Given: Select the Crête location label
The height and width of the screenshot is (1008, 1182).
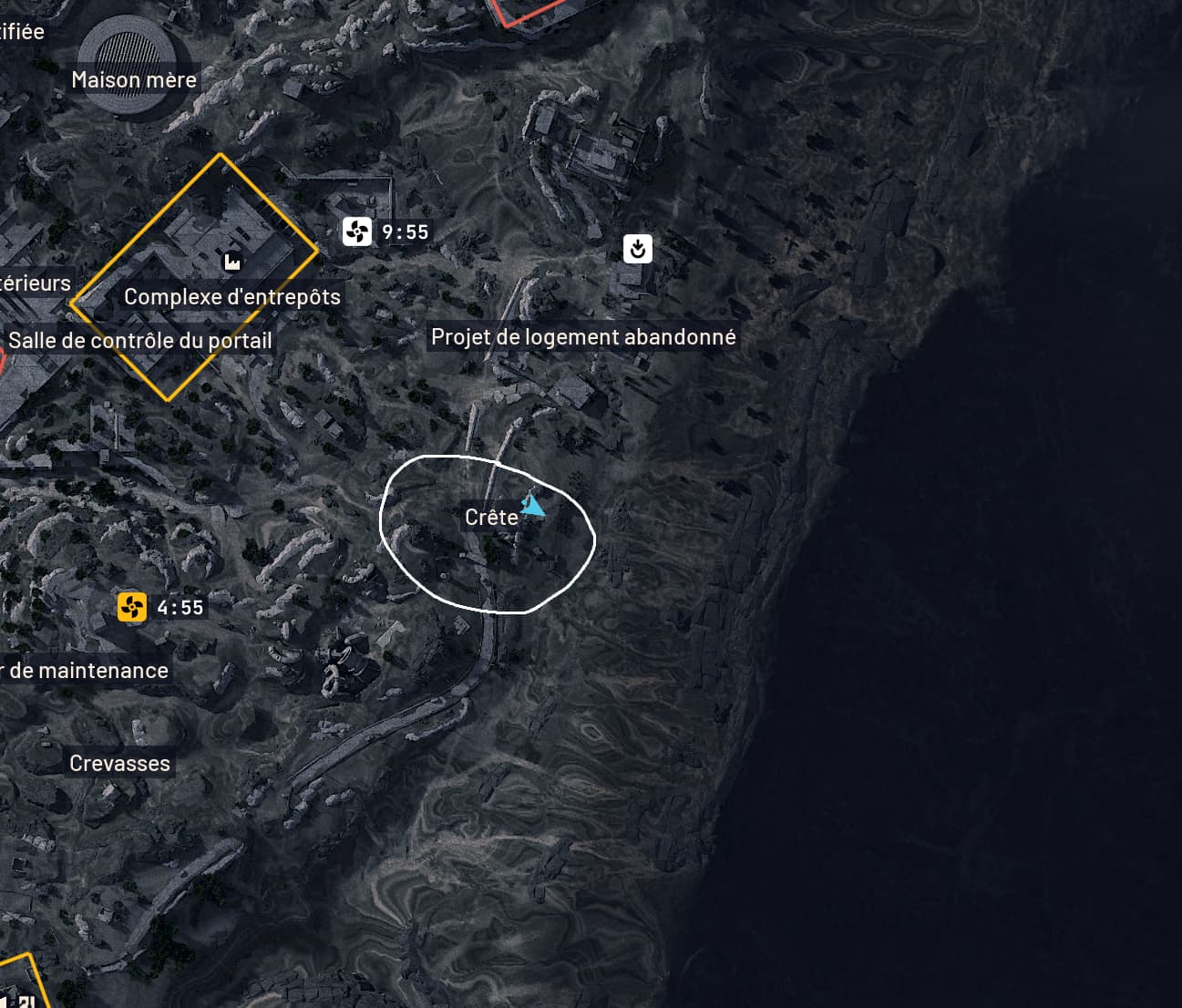Looking at the screenshot, I should tap(491, 518).
